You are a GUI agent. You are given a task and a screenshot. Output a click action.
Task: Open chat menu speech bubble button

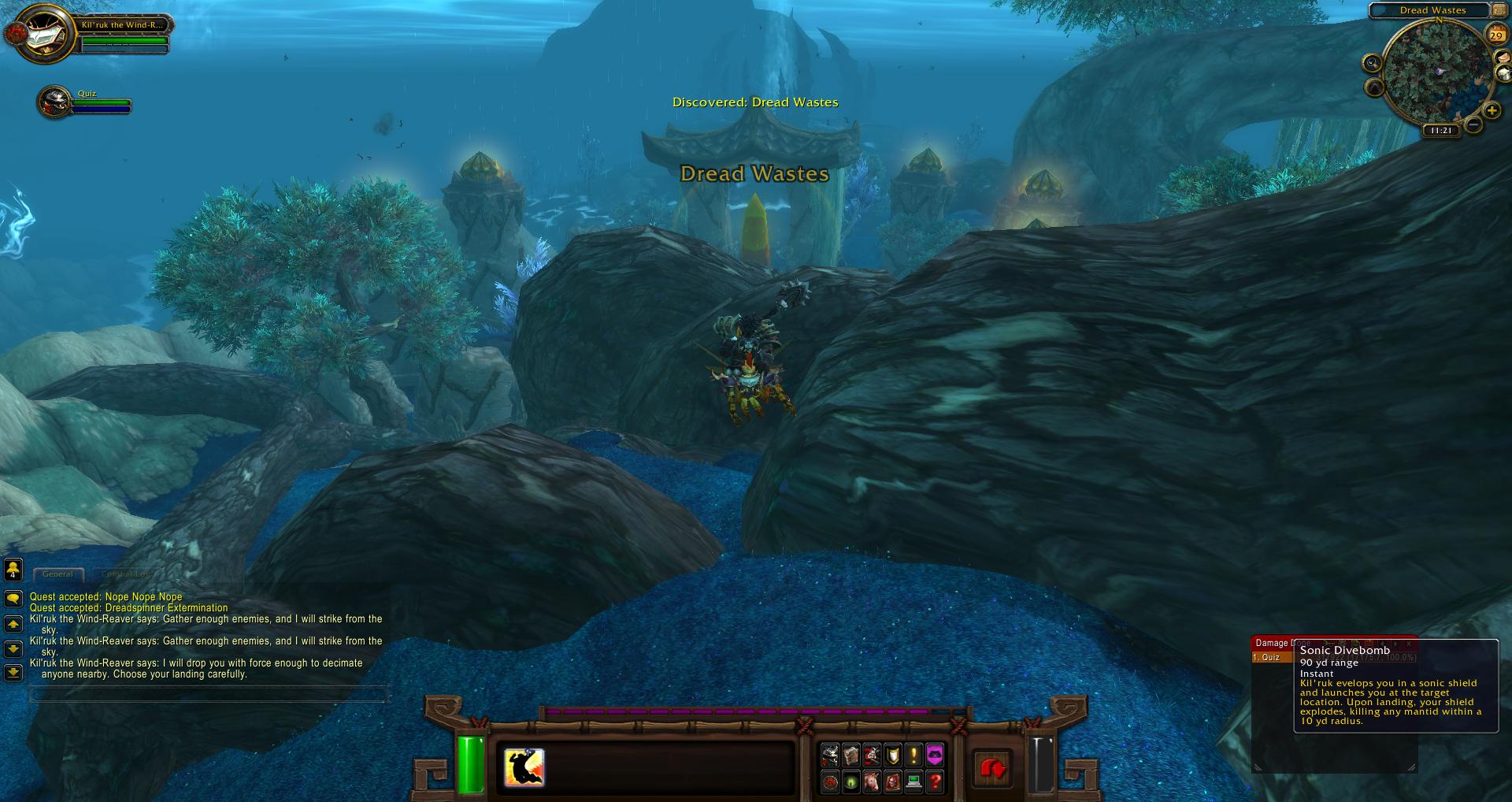[13, 600]
